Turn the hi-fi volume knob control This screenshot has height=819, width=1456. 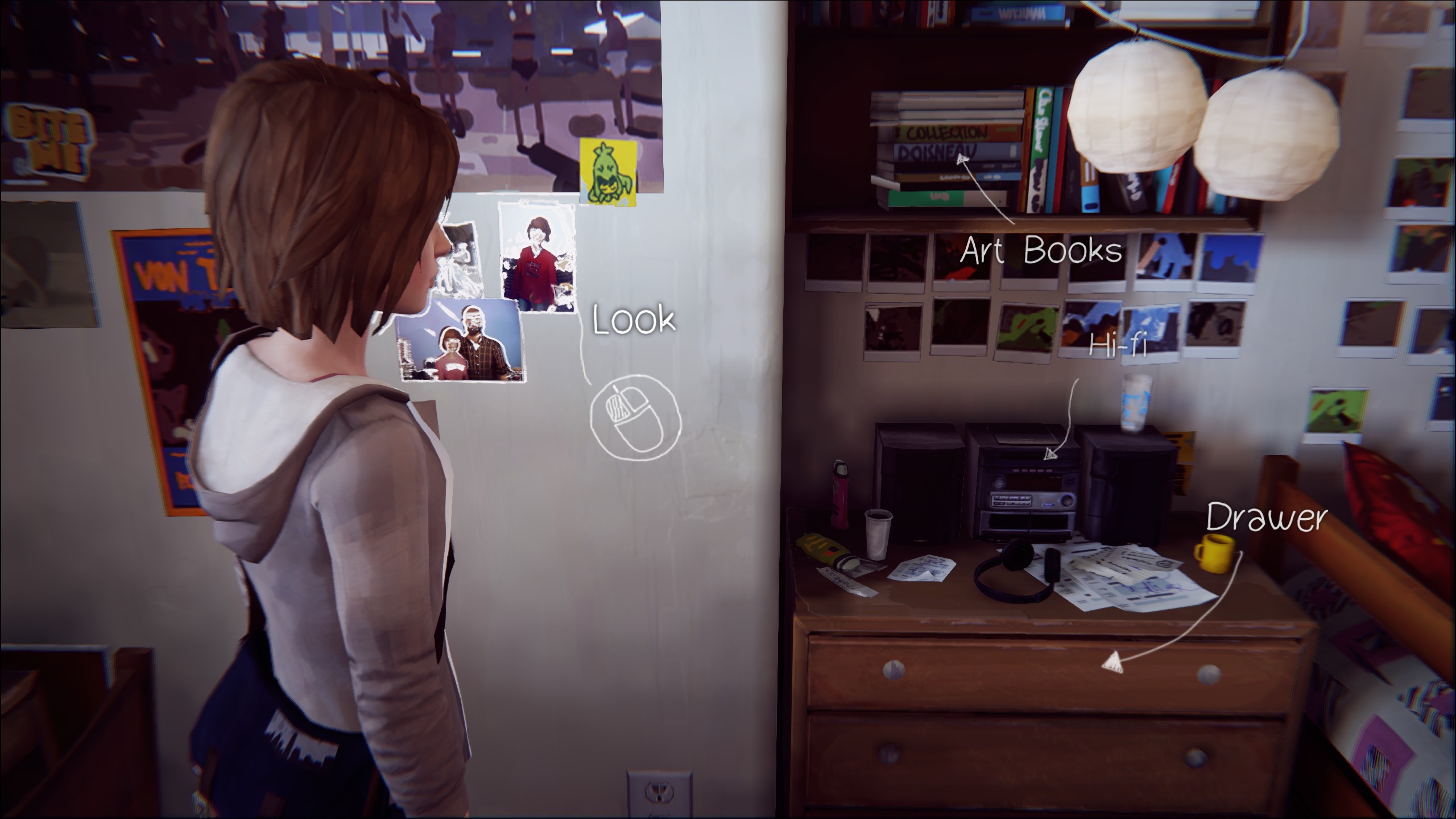click(x=1067, y=500)
